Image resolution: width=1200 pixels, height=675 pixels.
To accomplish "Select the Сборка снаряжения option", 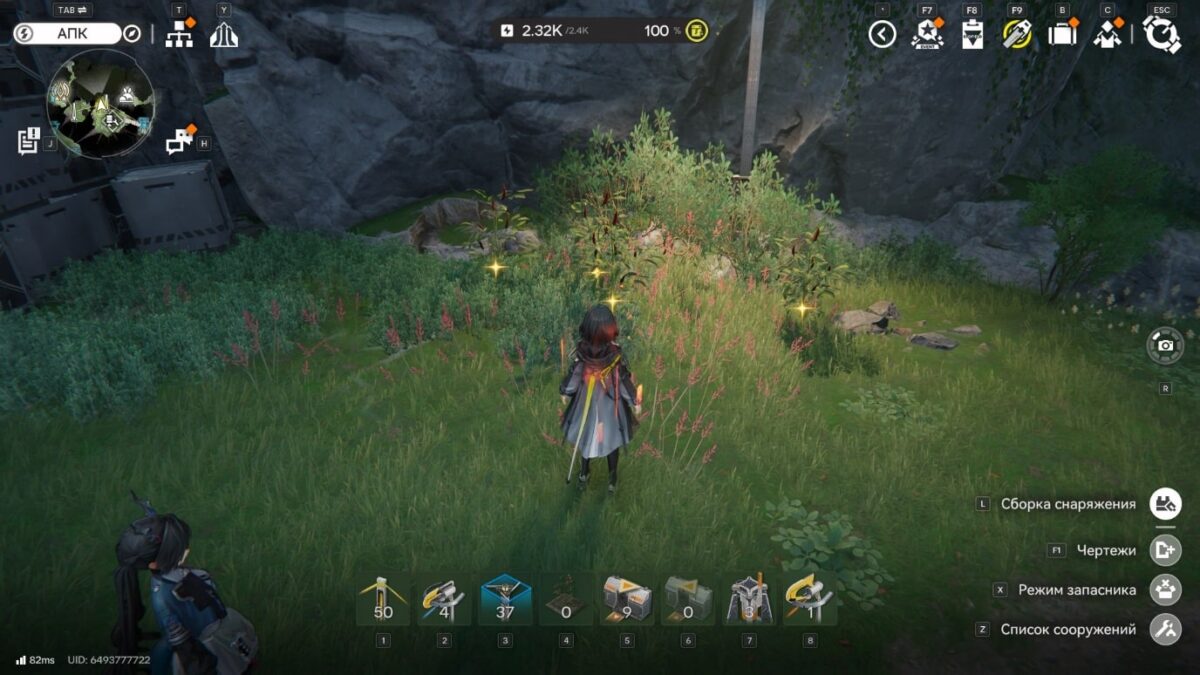I will click(1165, 504).
